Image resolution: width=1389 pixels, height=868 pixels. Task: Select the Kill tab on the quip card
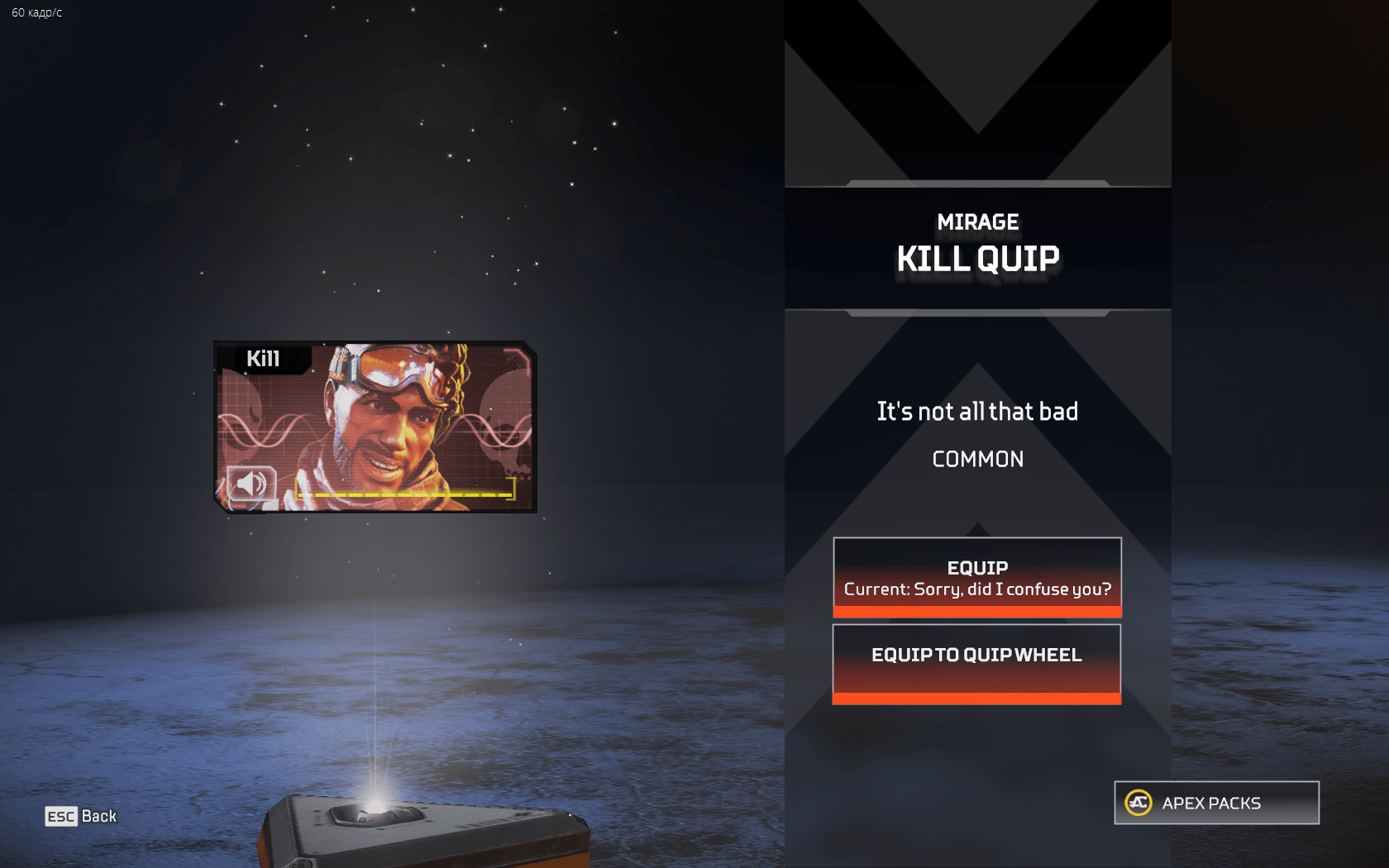[x=265, y=359]
